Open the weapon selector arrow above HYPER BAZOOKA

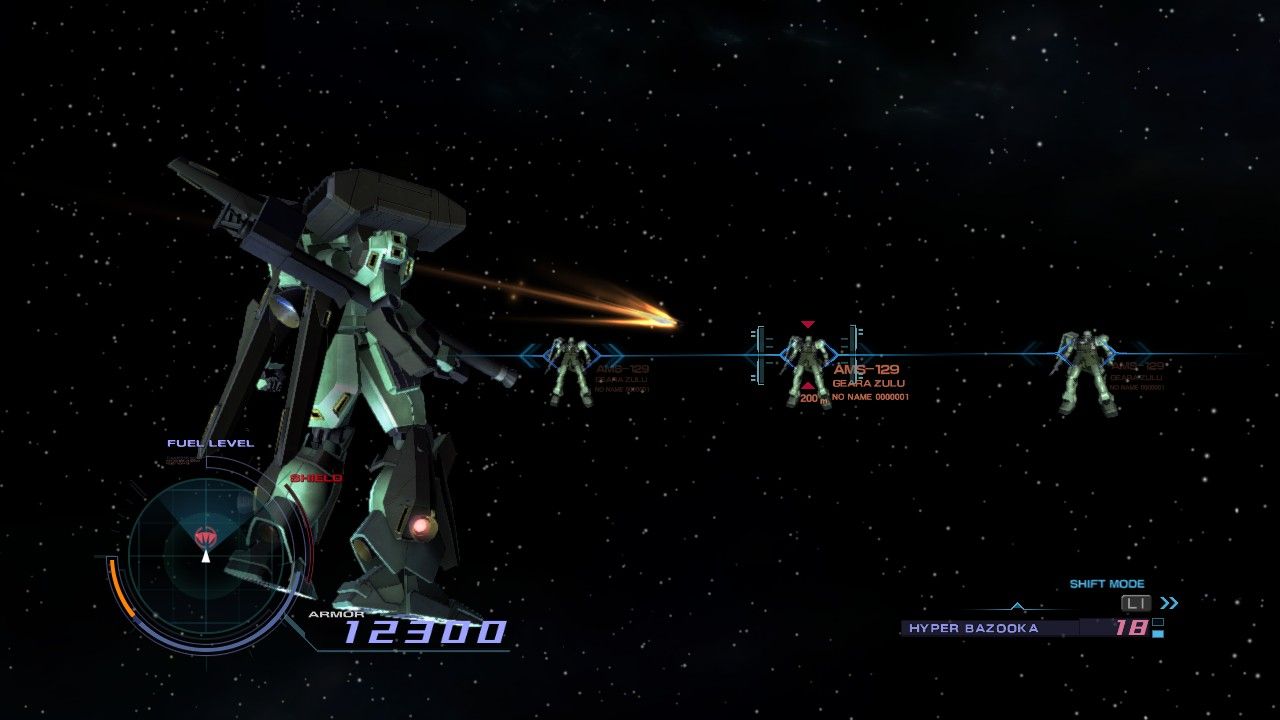pyautogui.click(x=1017, y=606)
